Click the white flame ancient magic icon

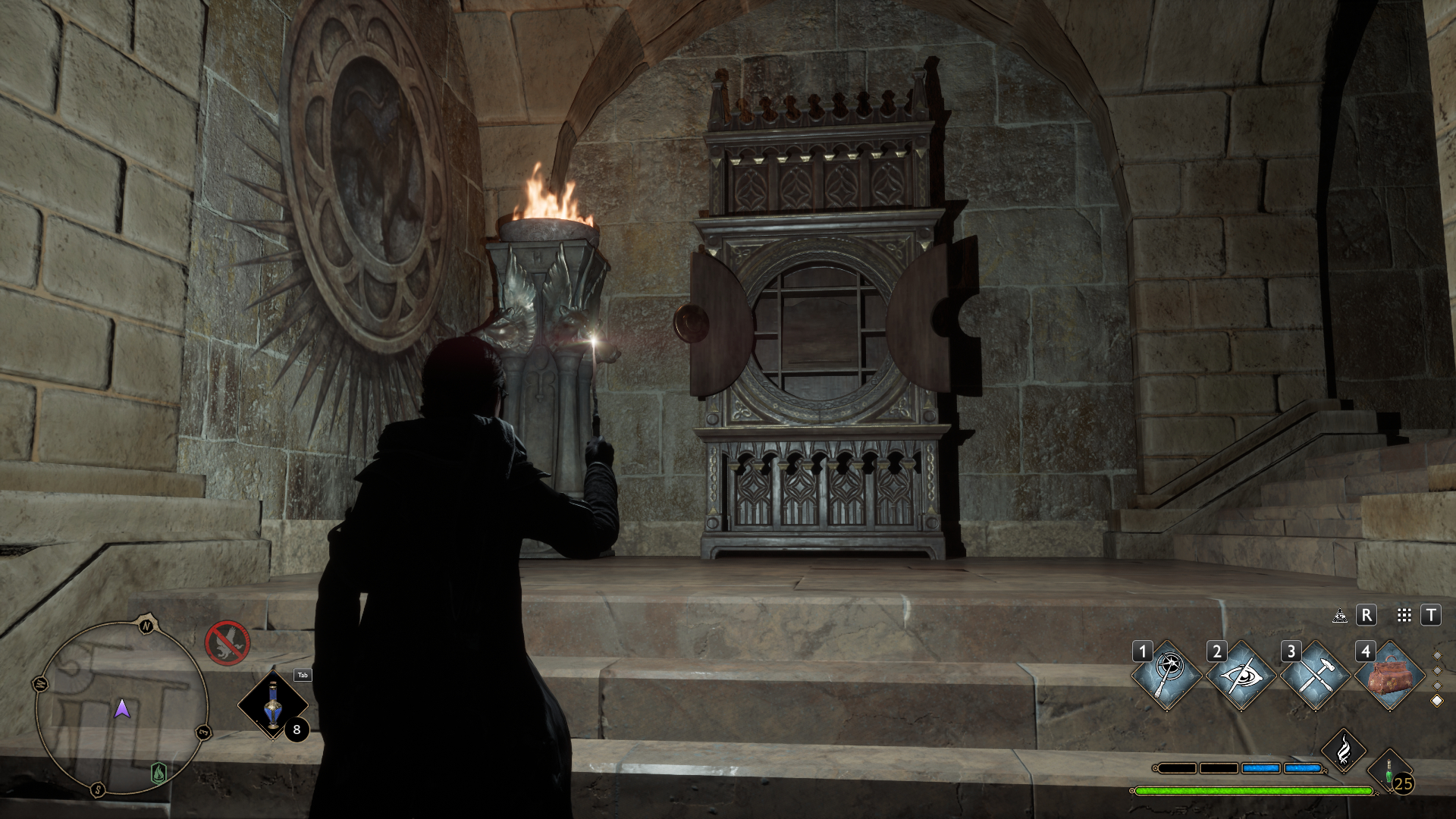1343,750
